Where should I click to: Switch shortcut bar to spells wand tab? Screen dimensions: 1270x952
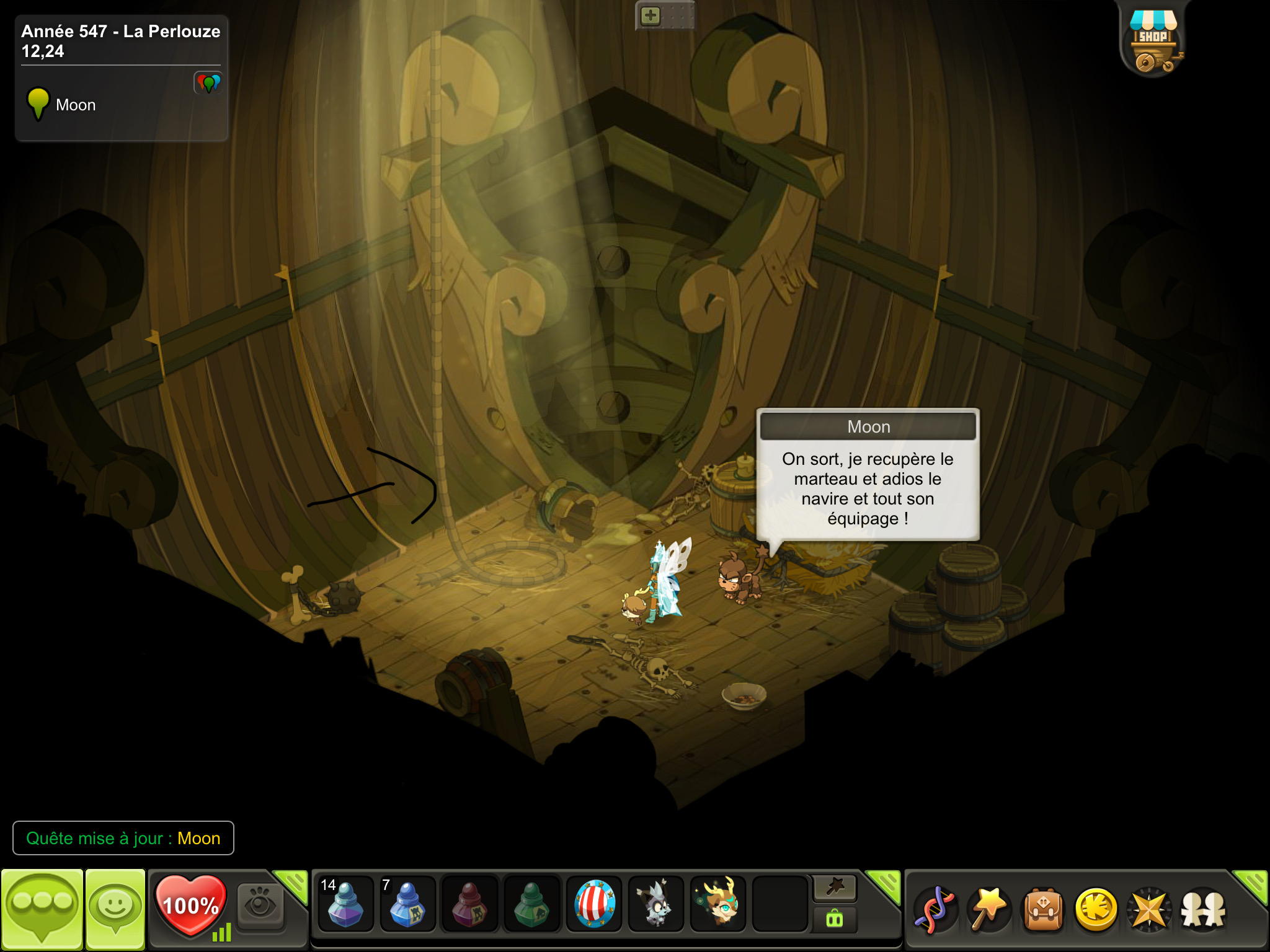(x=835, y=888)
